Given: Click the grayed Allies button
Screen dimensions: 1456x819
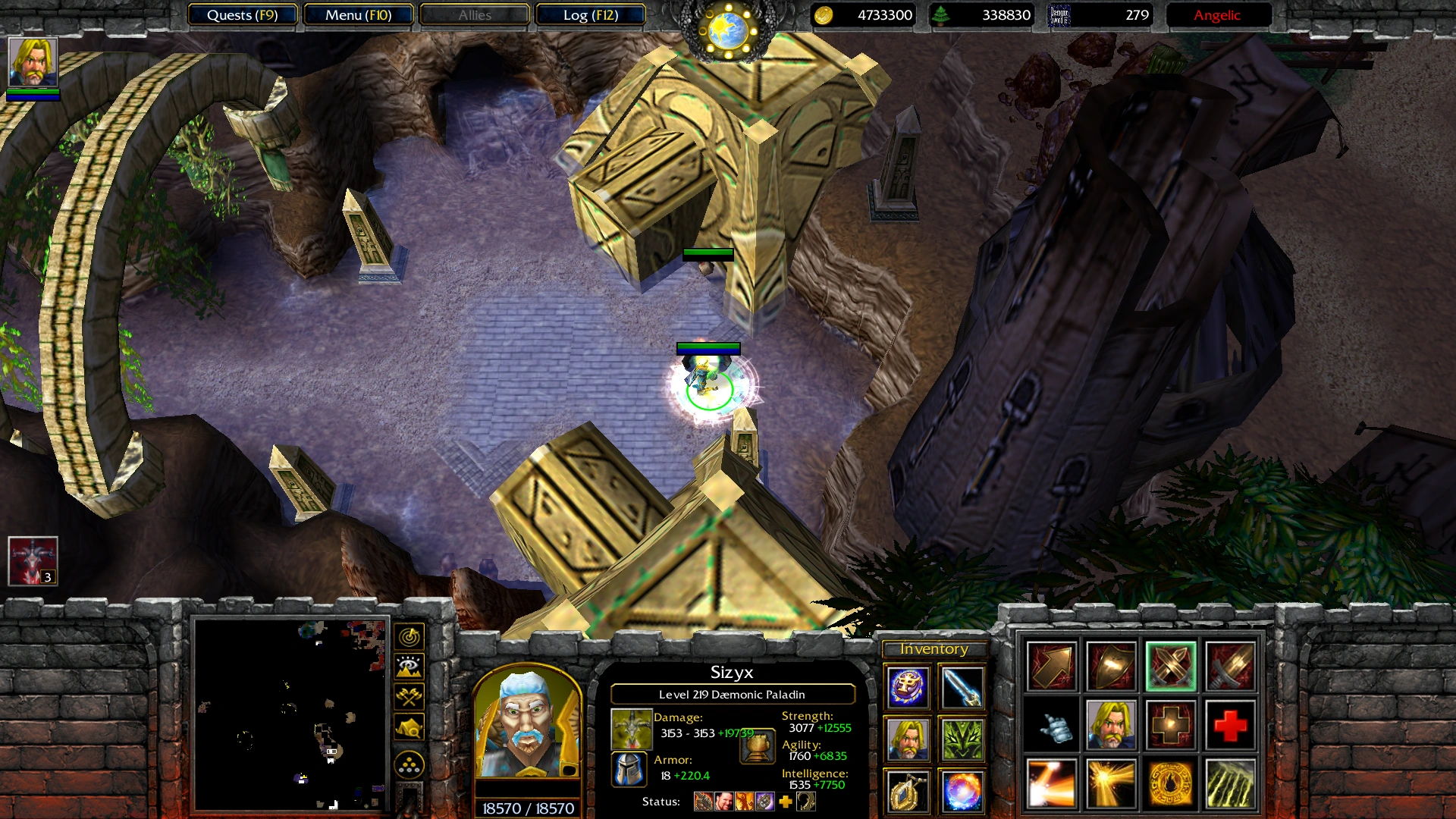Looking at the screenshot, I should (x=474, y=14).
